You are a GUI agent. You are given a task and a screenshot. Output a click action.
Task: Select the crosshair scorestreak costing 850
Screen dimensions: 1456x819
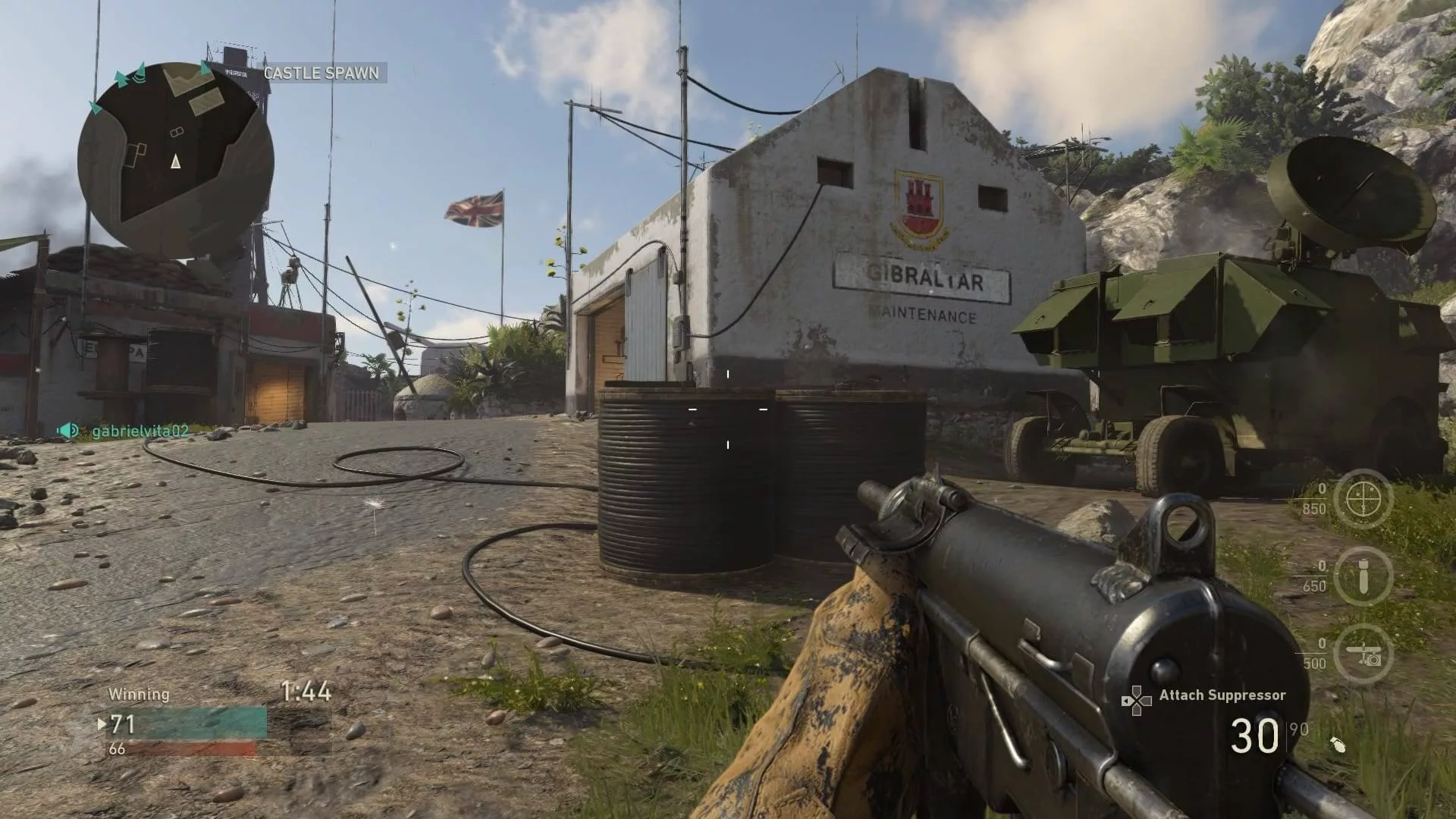click(1363, 498)
